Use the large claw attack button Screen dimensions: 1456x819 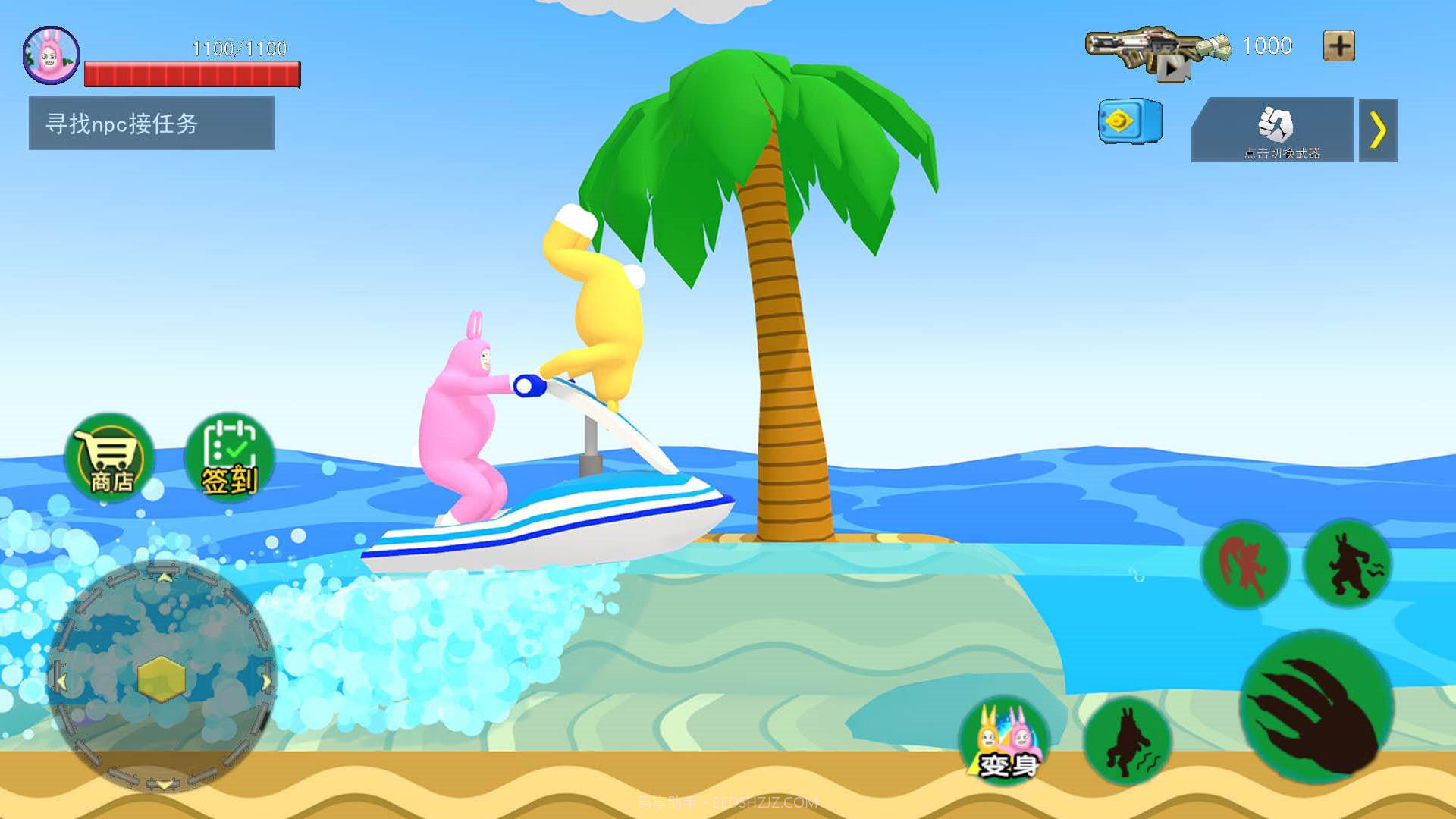pyautogui.click(x=1317, y=707)
